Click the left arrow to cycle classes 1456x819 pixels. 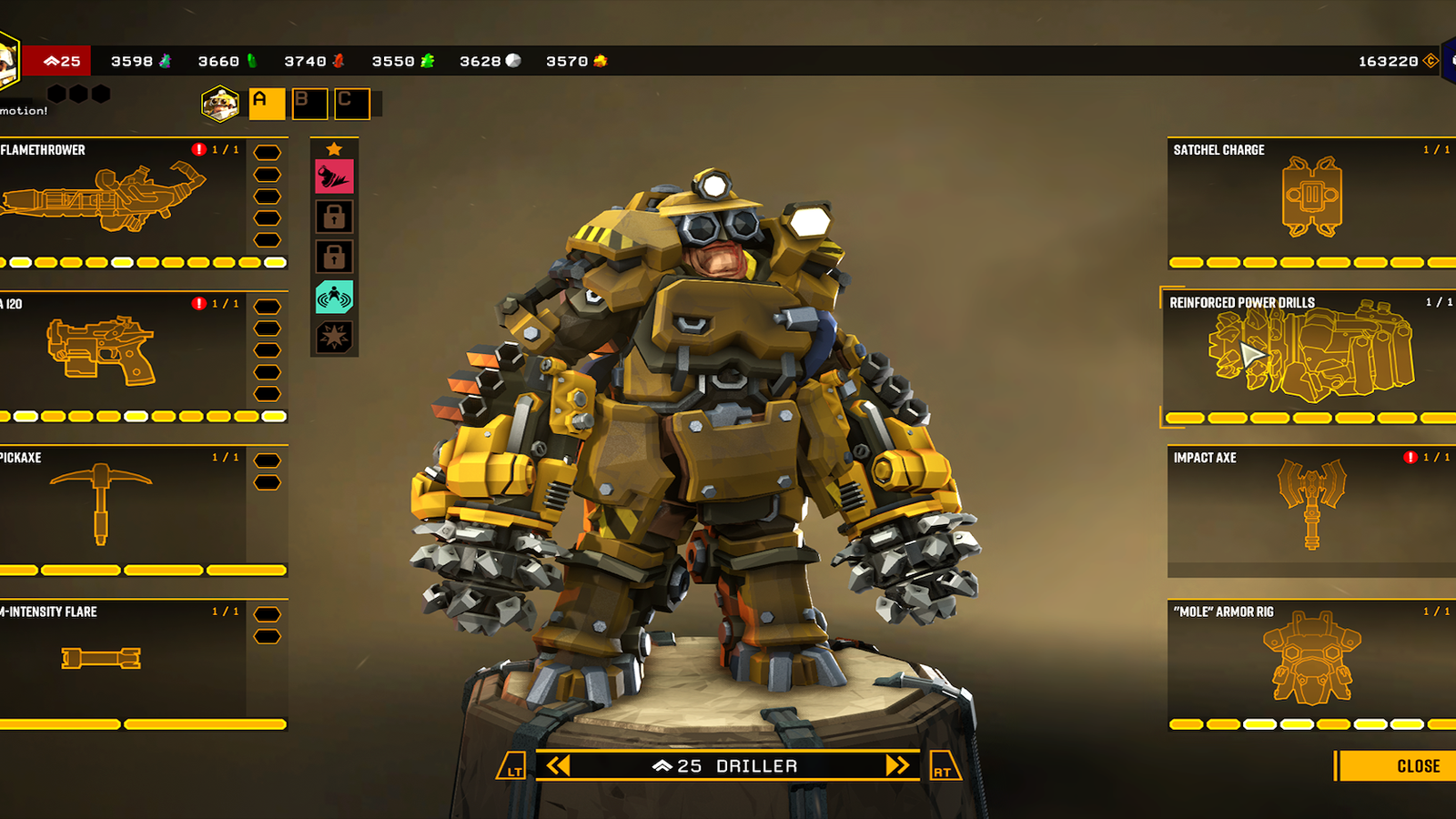pyautogui.click(x=558, y=765)
